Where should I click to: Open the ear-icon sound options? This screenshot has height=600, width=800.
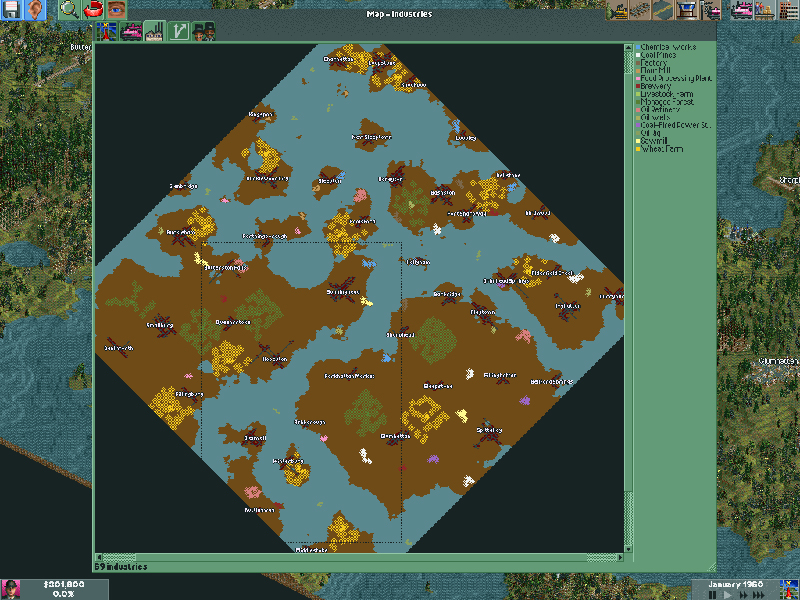coord(37,10)
